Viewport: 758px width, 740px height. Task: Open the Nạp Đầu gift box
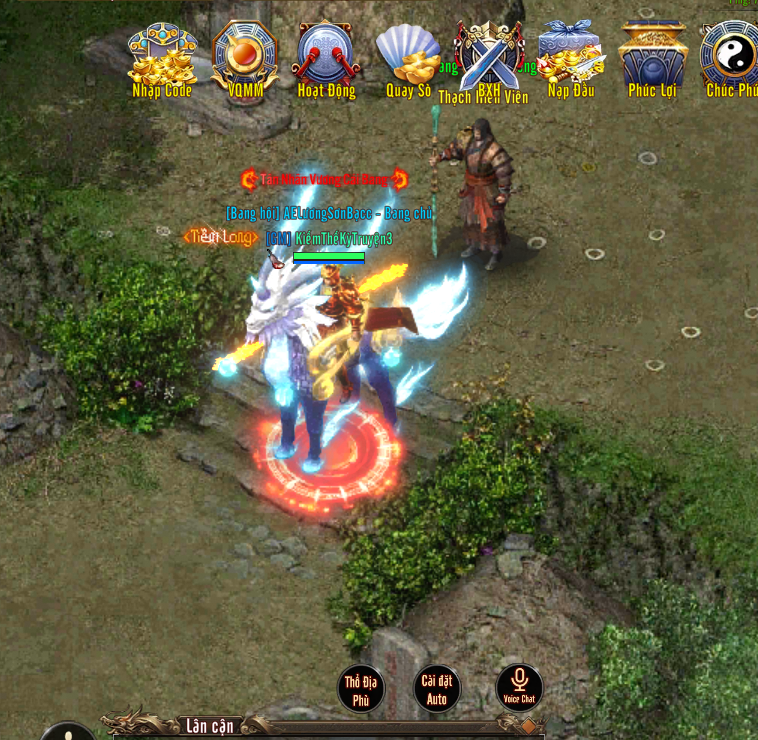coord(570,58)
